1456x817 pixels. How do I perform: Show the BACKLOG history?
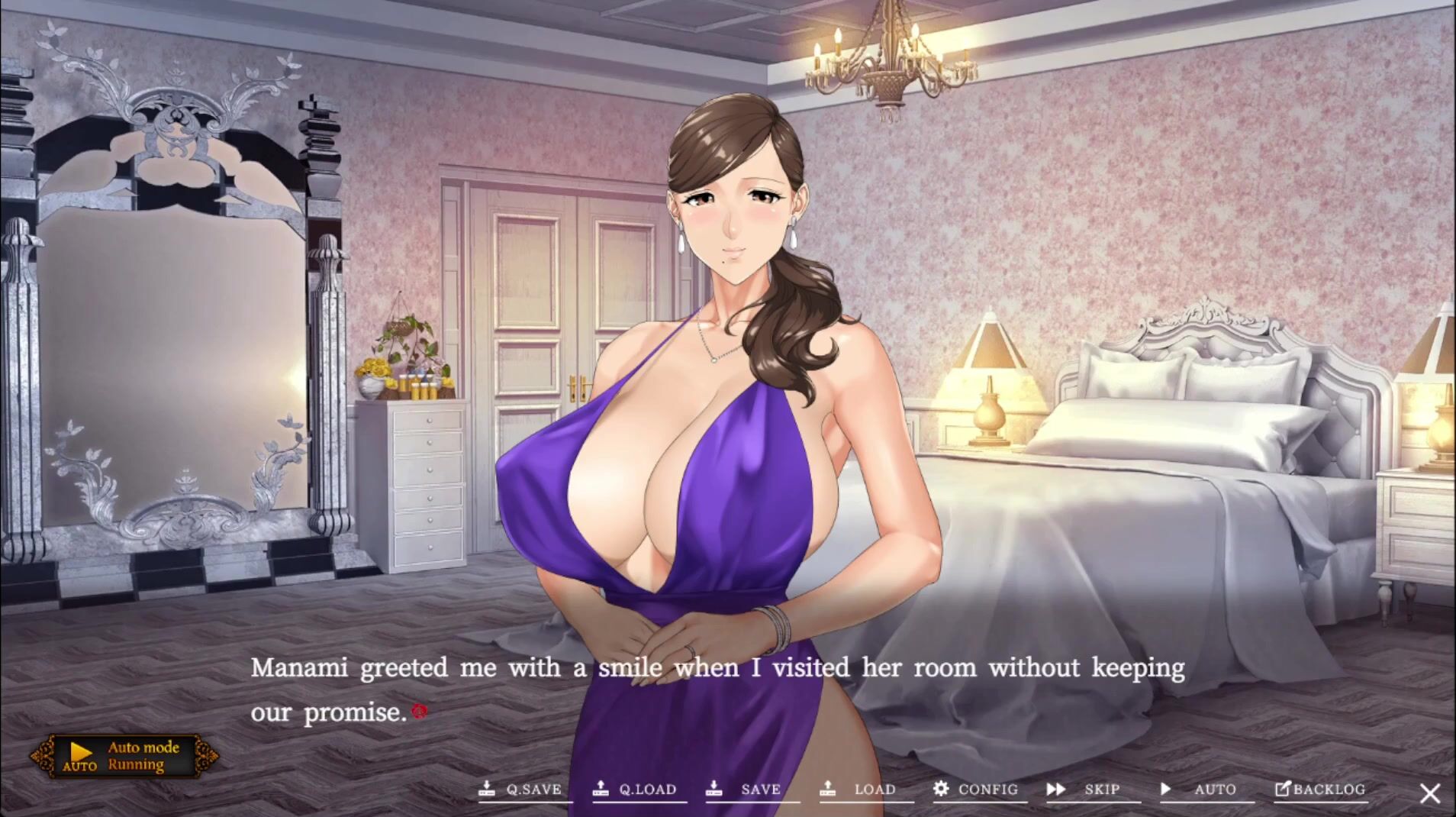1319,790
